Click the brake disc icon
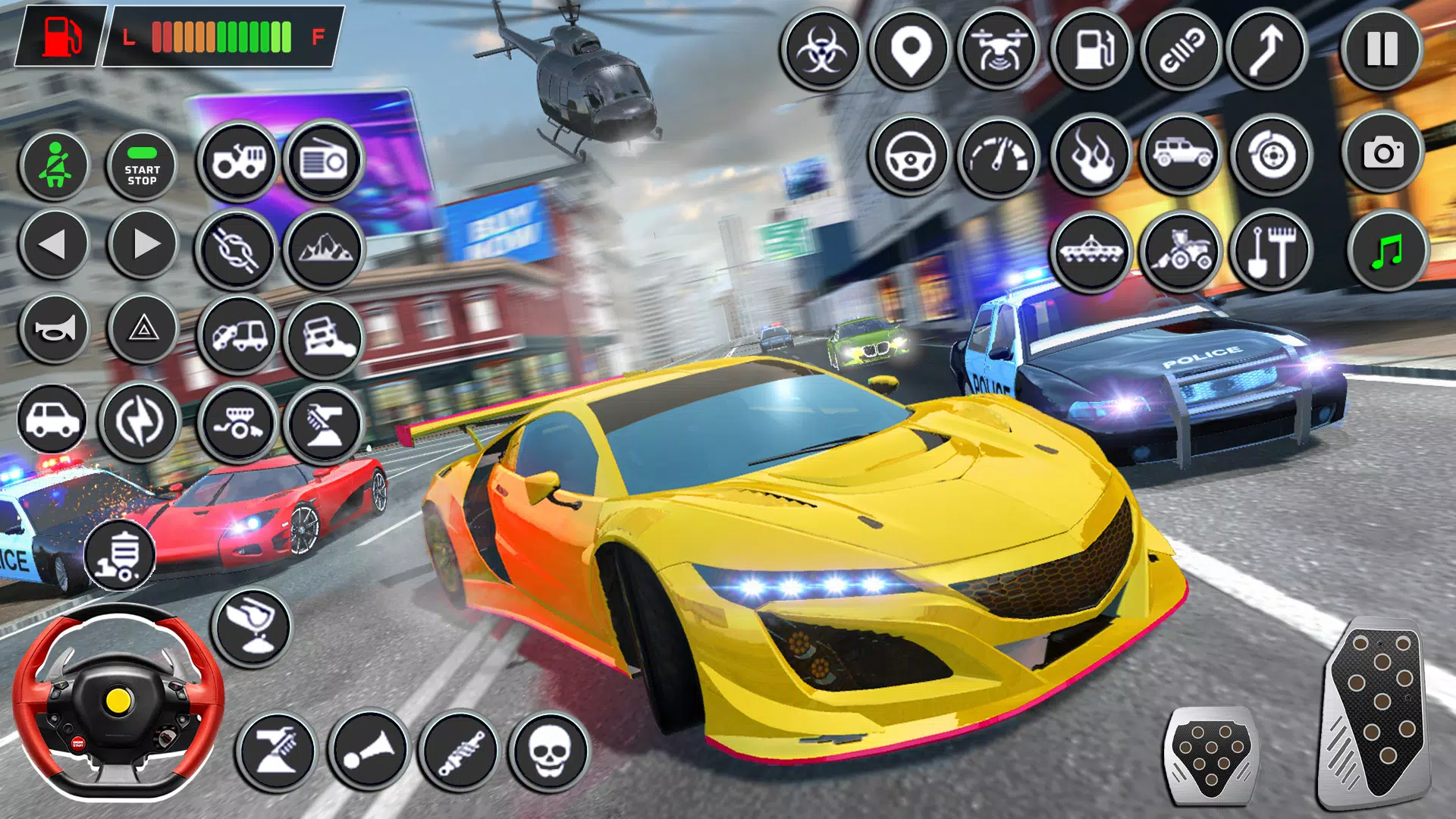 [1272, 155]
